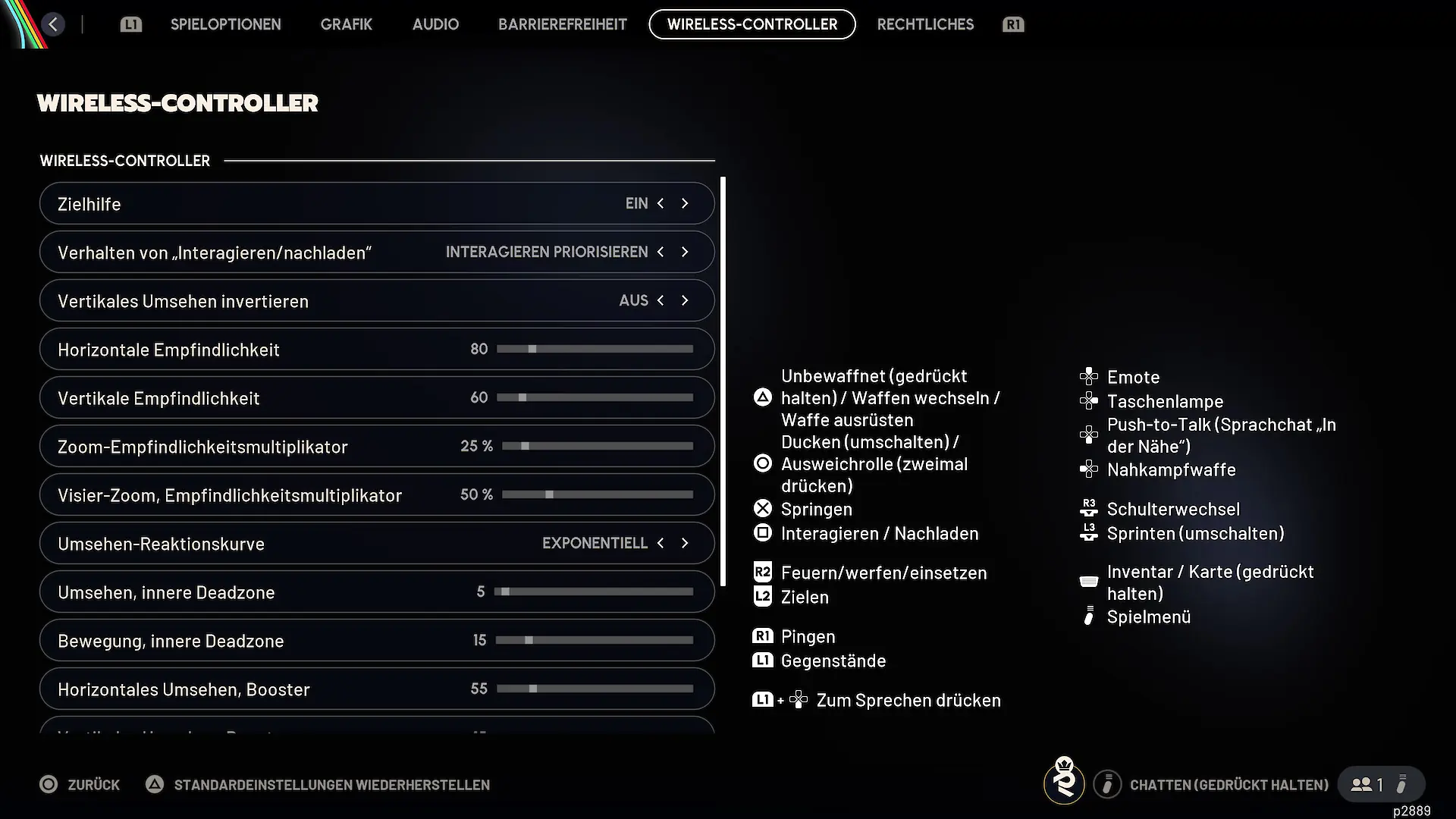The image size is (1456, 819).
Task: Toggle Zielhilfe with its right arrow
Action: [685, 203]
